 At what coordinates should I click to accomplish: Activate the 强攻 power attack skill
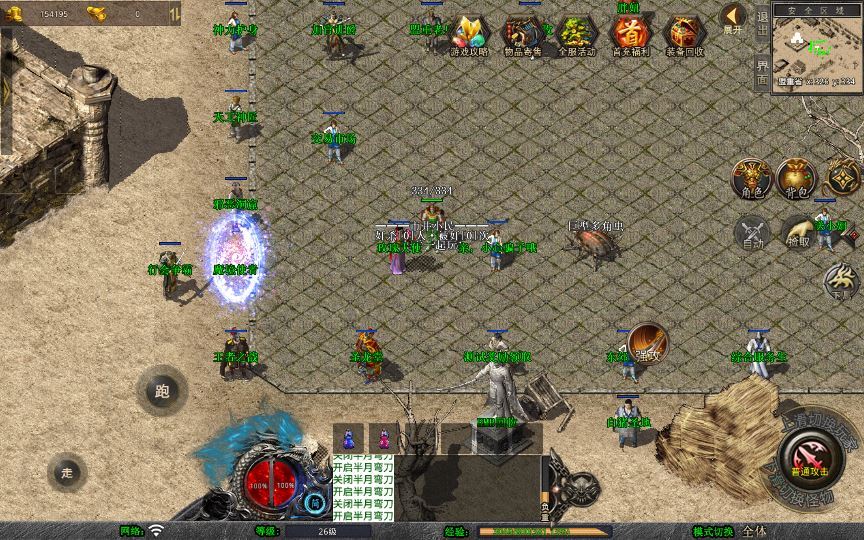[x=648, y=343]
